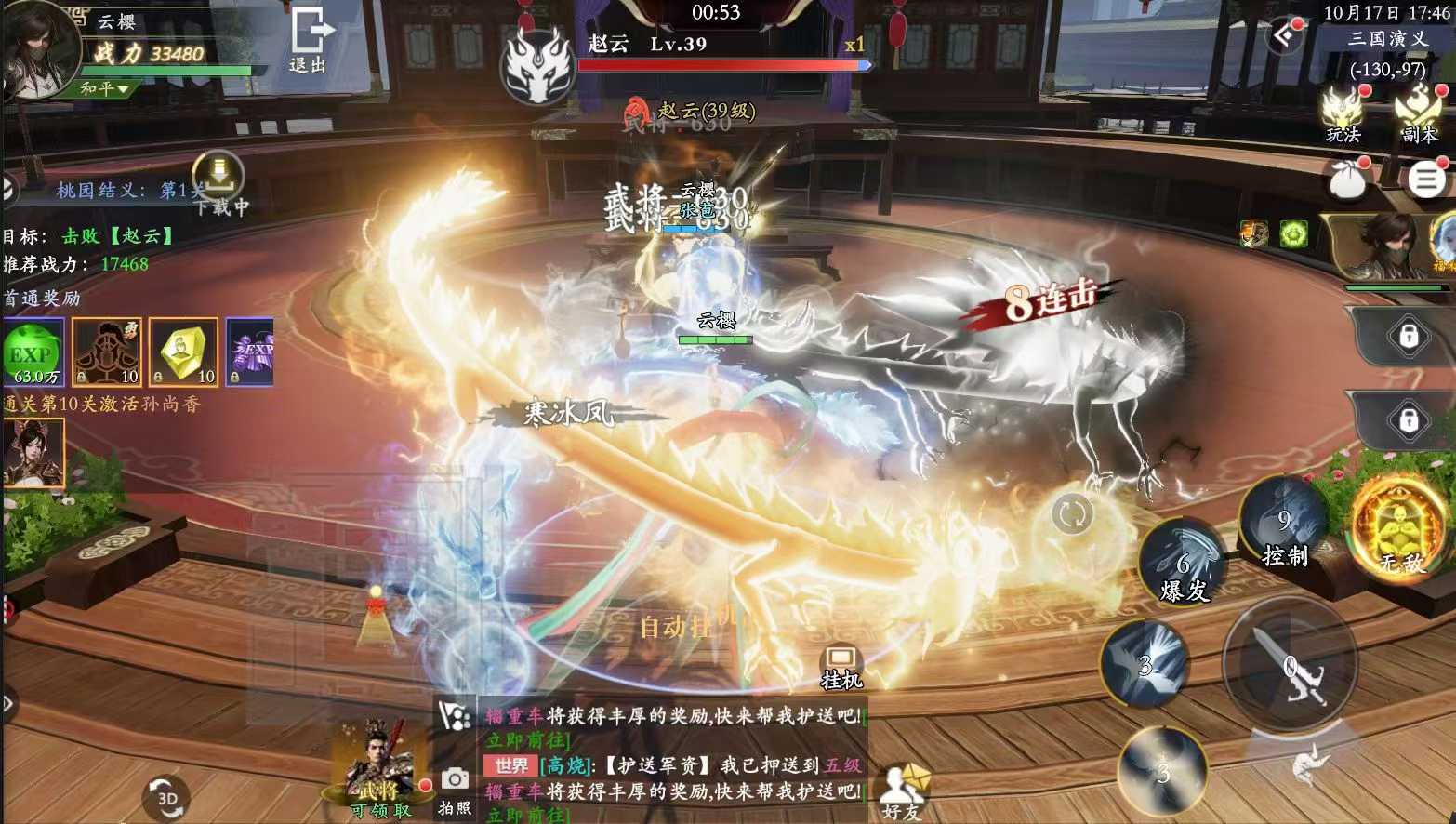Select the green EXP reward icon
This screenshot has height=824, width=1456.
33,352
